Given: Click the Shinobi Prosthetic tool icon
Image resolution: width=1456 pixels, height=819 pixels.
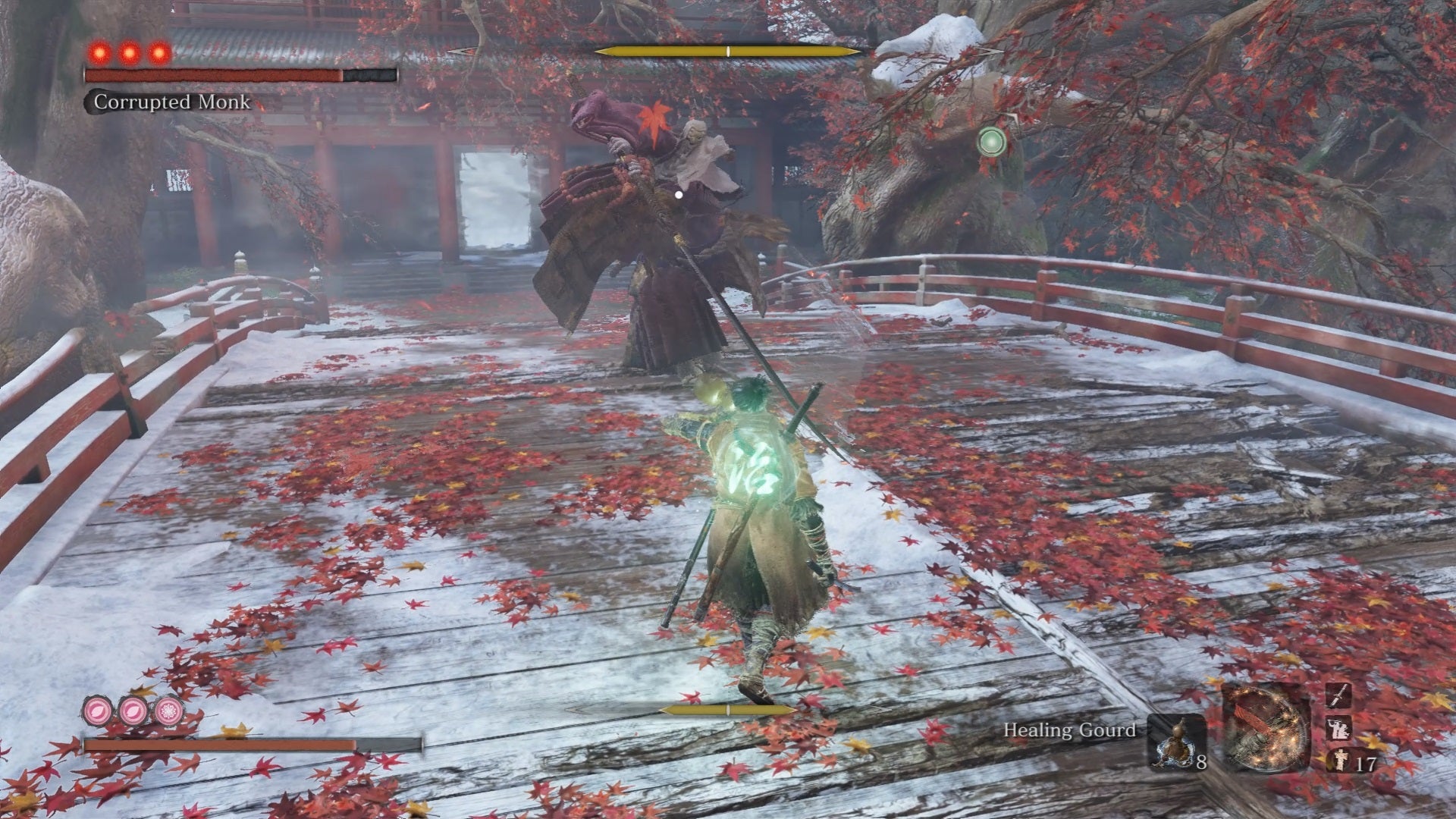Looking at the screenshot, I should pyautogui.click(x=1266, y=731).
